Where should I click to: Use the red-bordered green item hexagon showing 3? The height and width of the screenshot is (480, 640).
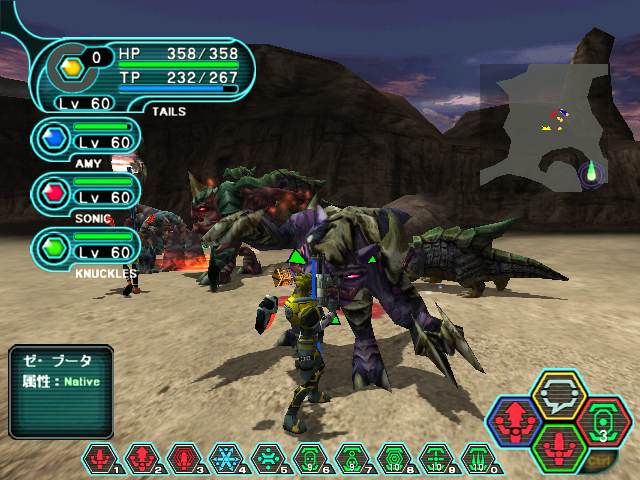tap(601, 422)
